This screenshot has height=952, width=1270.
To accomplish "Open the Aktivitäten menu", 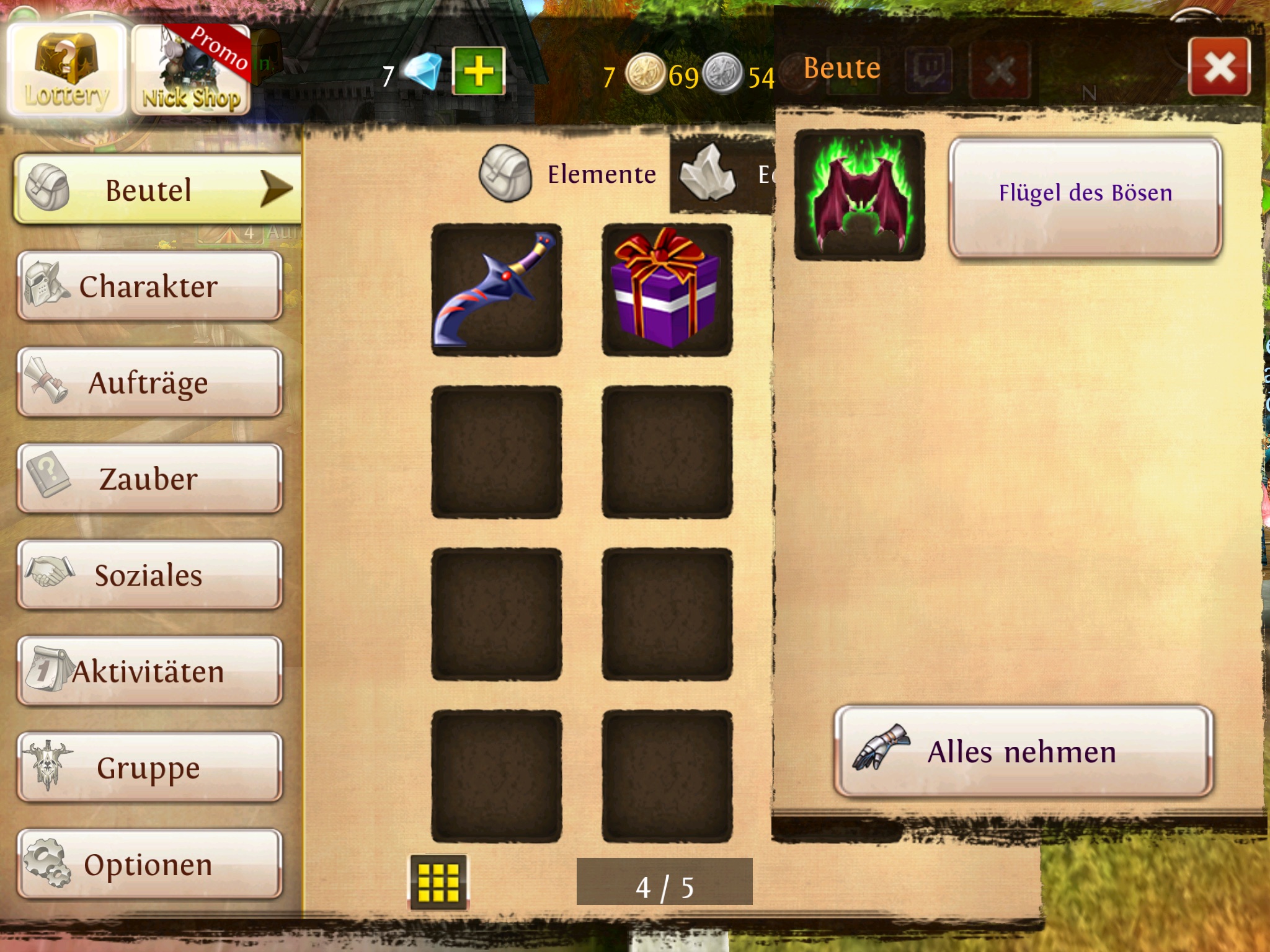I will tap(149, 671).
